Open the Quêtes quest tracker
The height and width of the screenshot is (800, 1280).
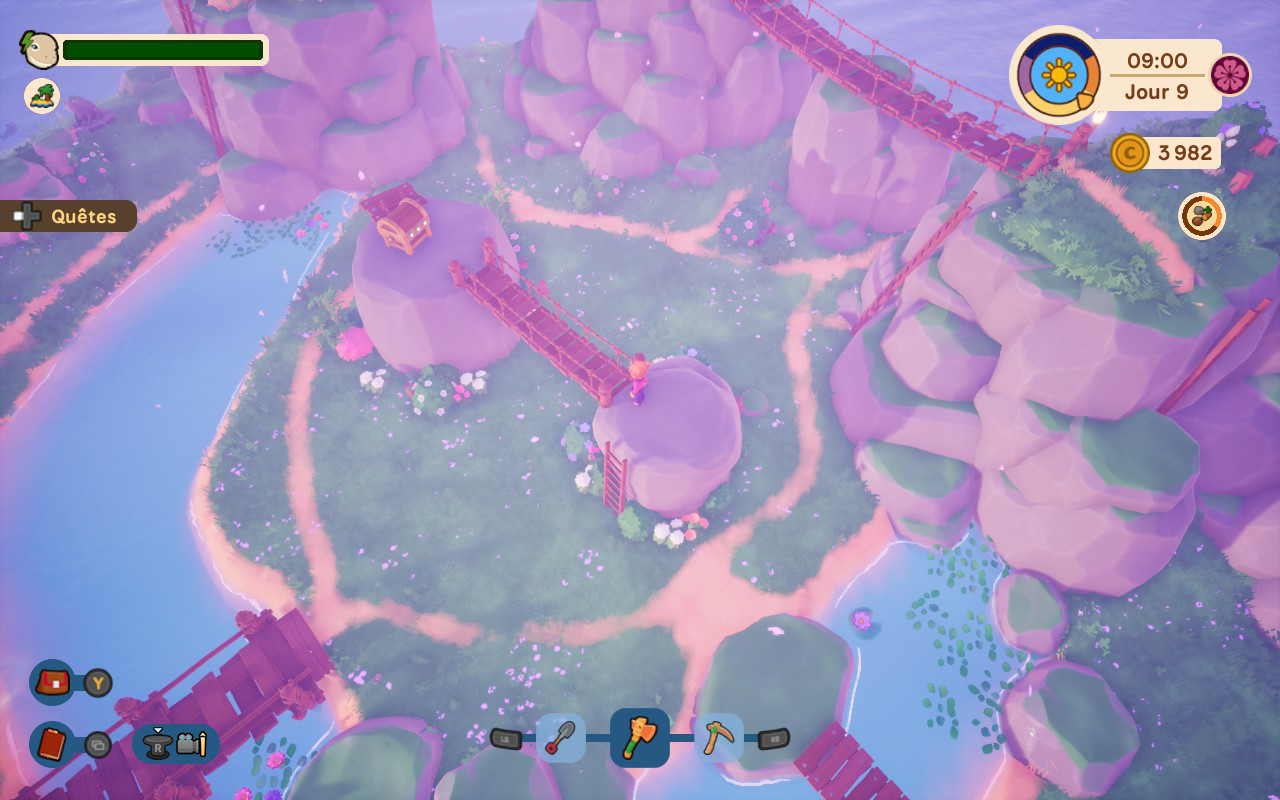70,216
